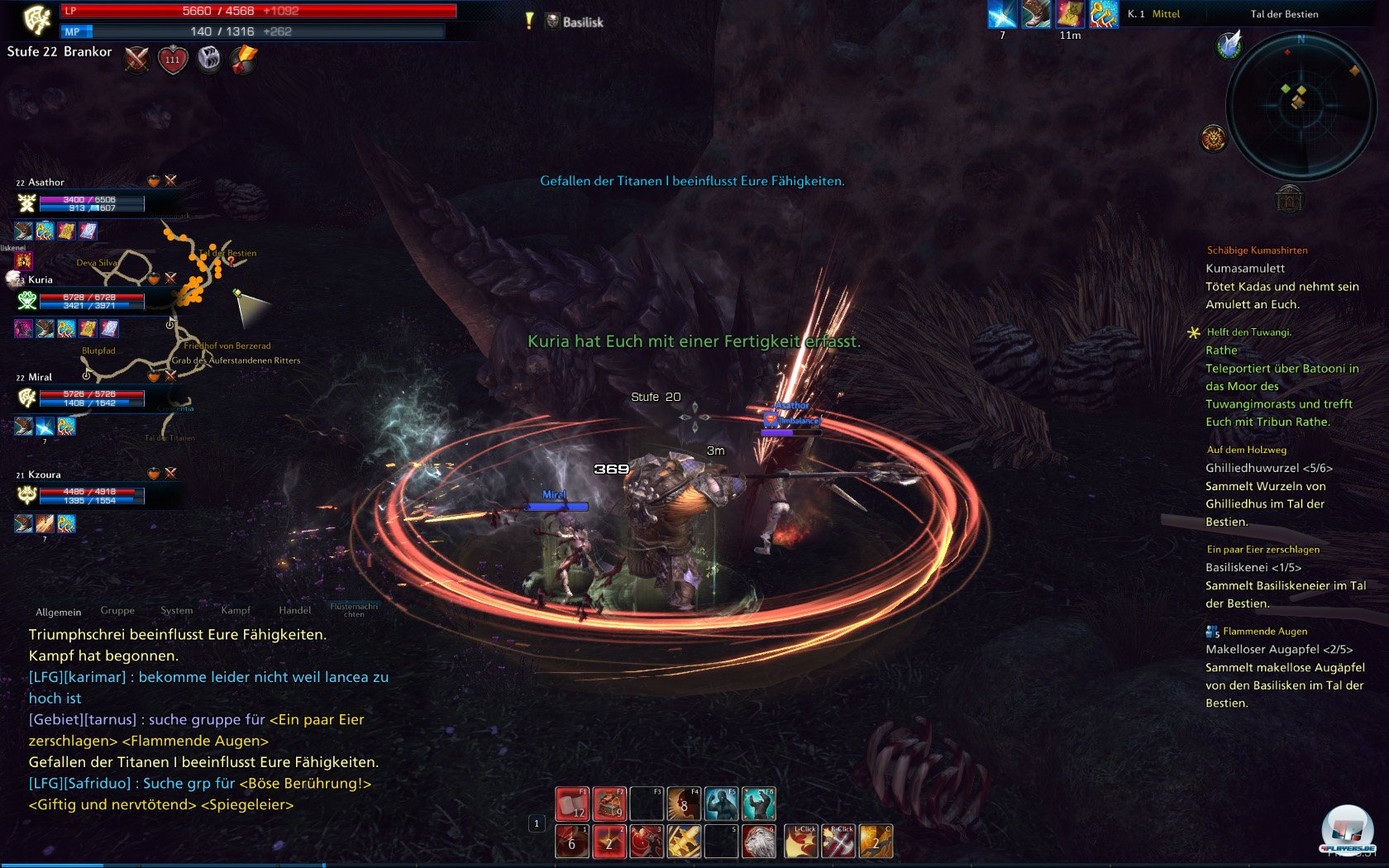Screen dimensions: 1389x868
Task: Activate the white lion skill icon
Action: point(758,842)
